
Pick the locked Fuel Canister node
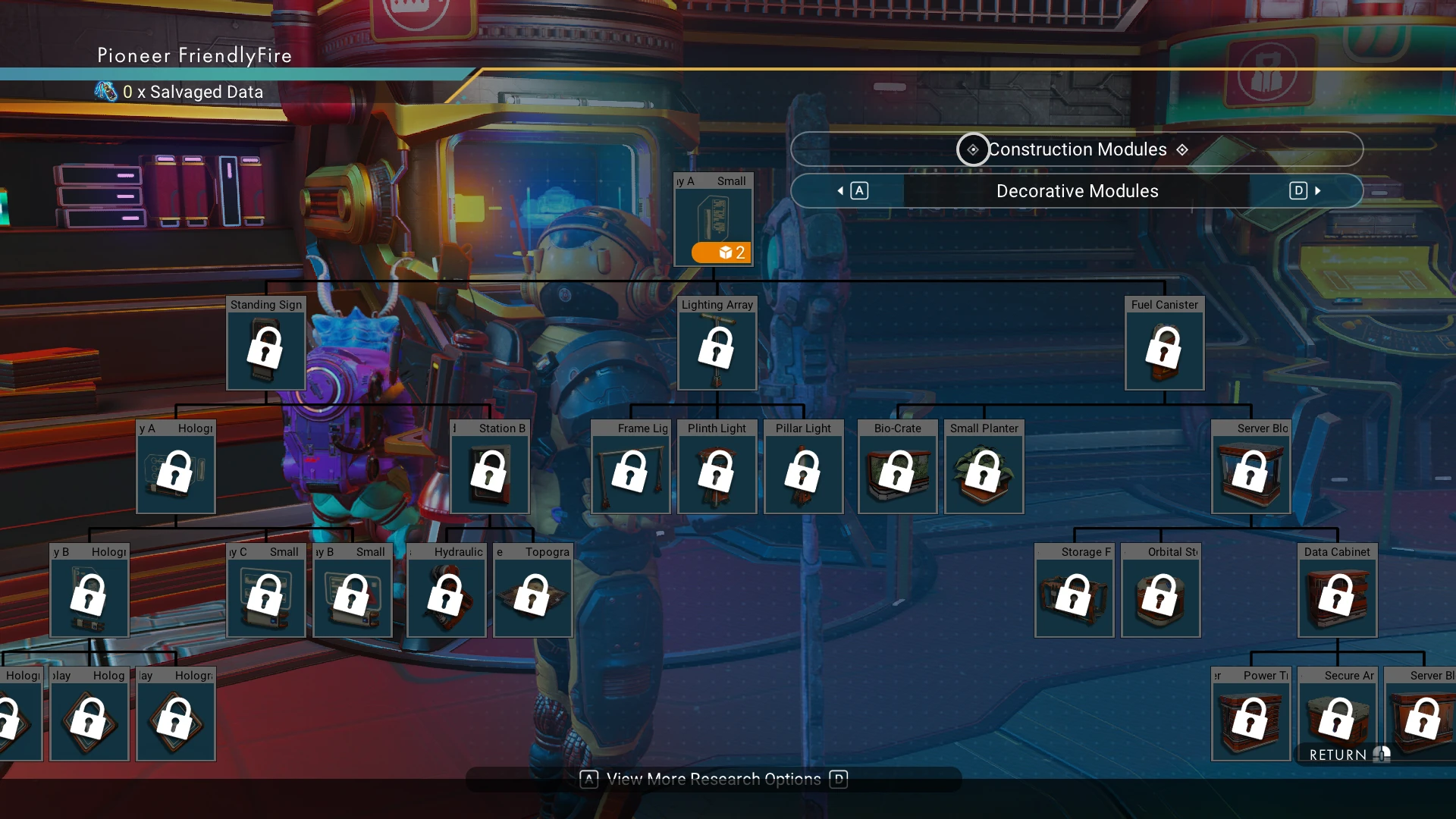(x=1164, y=344)
